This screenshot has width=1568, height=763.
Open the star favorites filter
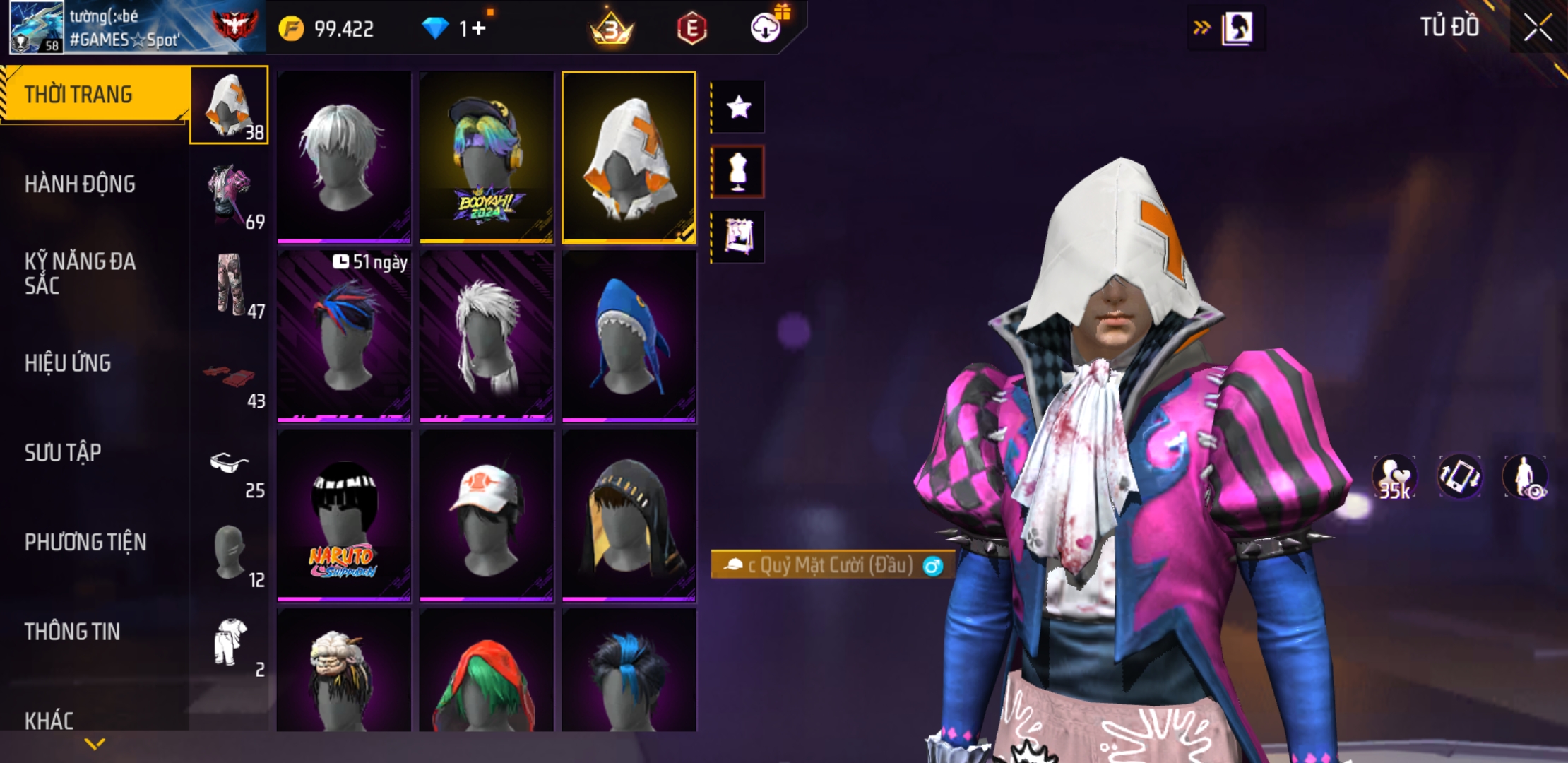point(738,107)
